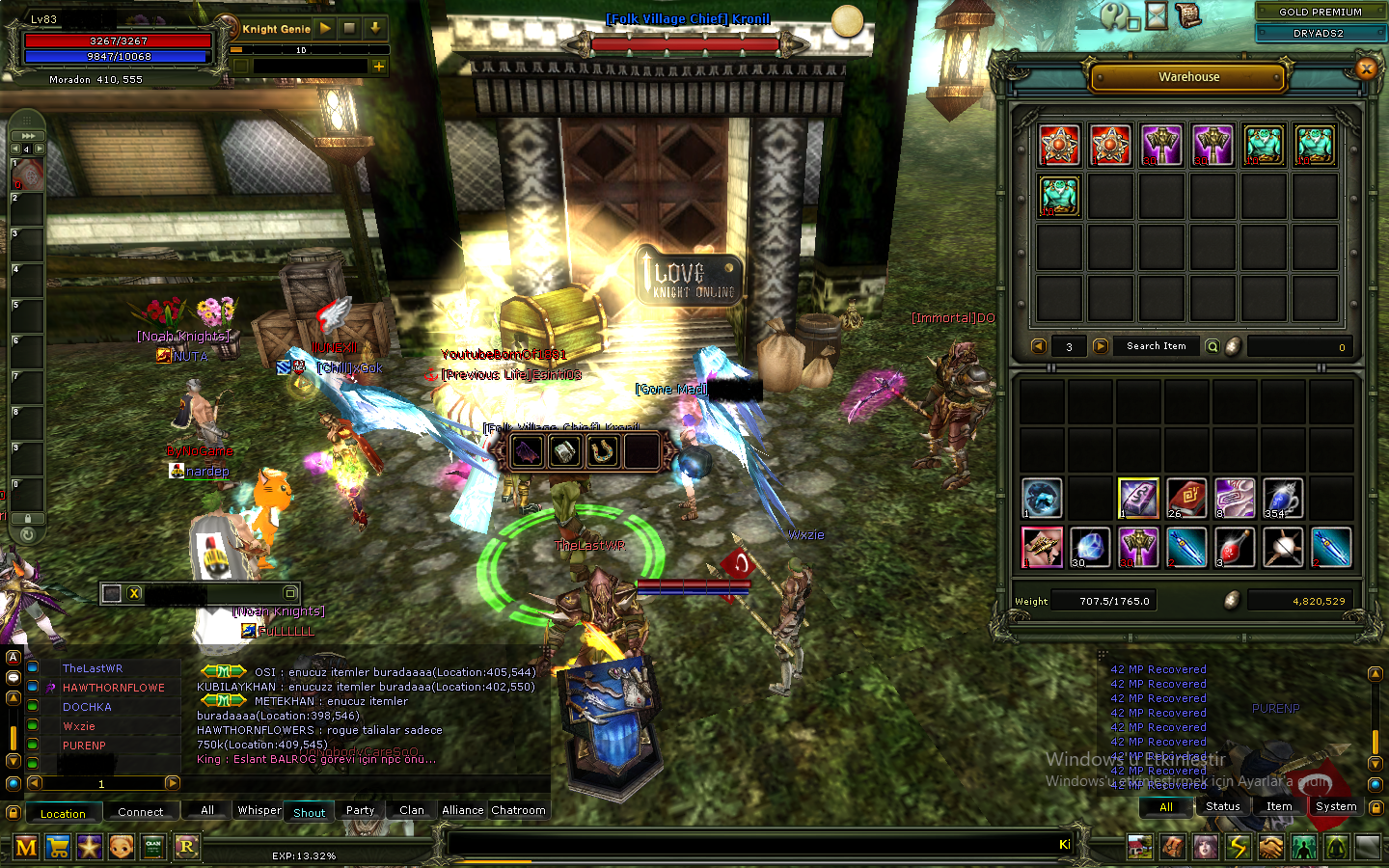Open the handshake trade icon at bottom right
Screen dimensions: 1389x868
(1271, 846)
